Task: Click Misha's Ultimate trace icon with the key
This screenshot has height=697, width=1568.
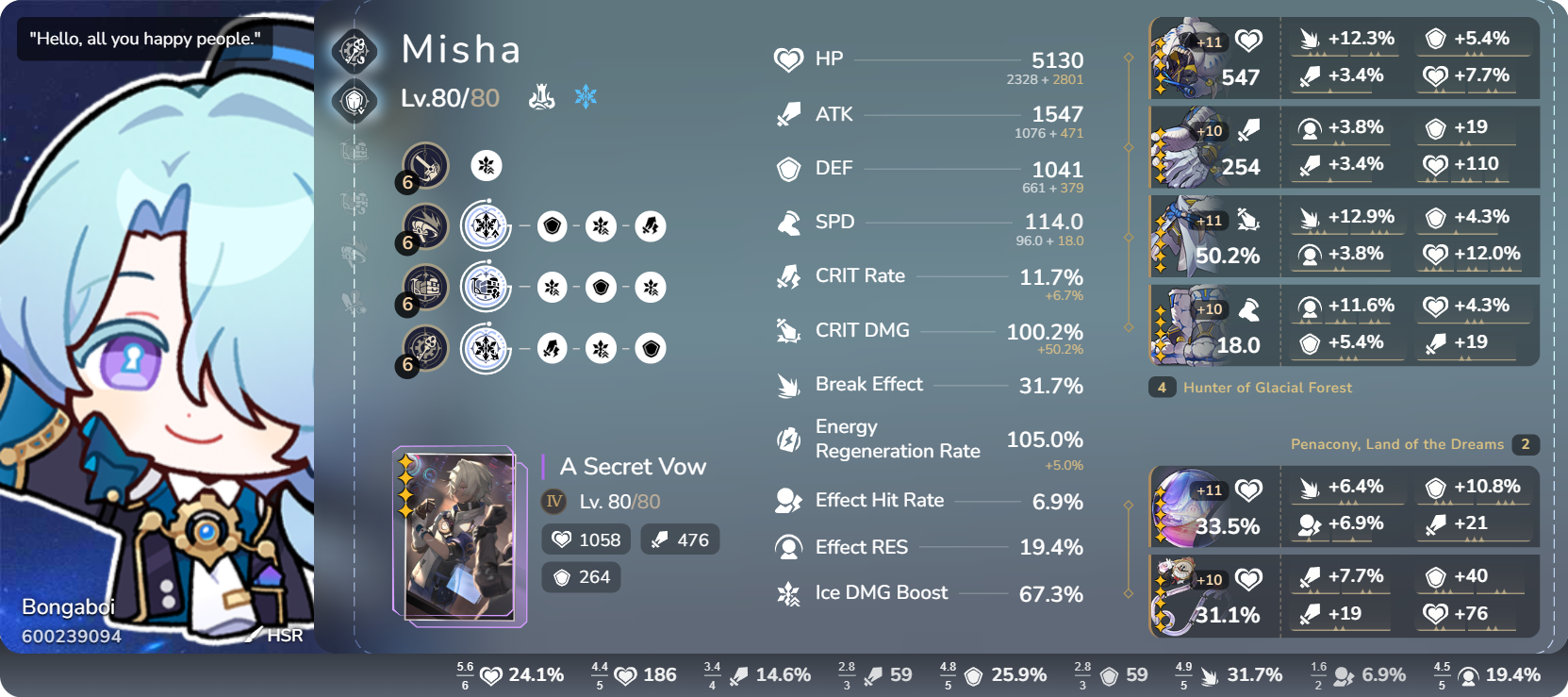Action: pos(424,348)
